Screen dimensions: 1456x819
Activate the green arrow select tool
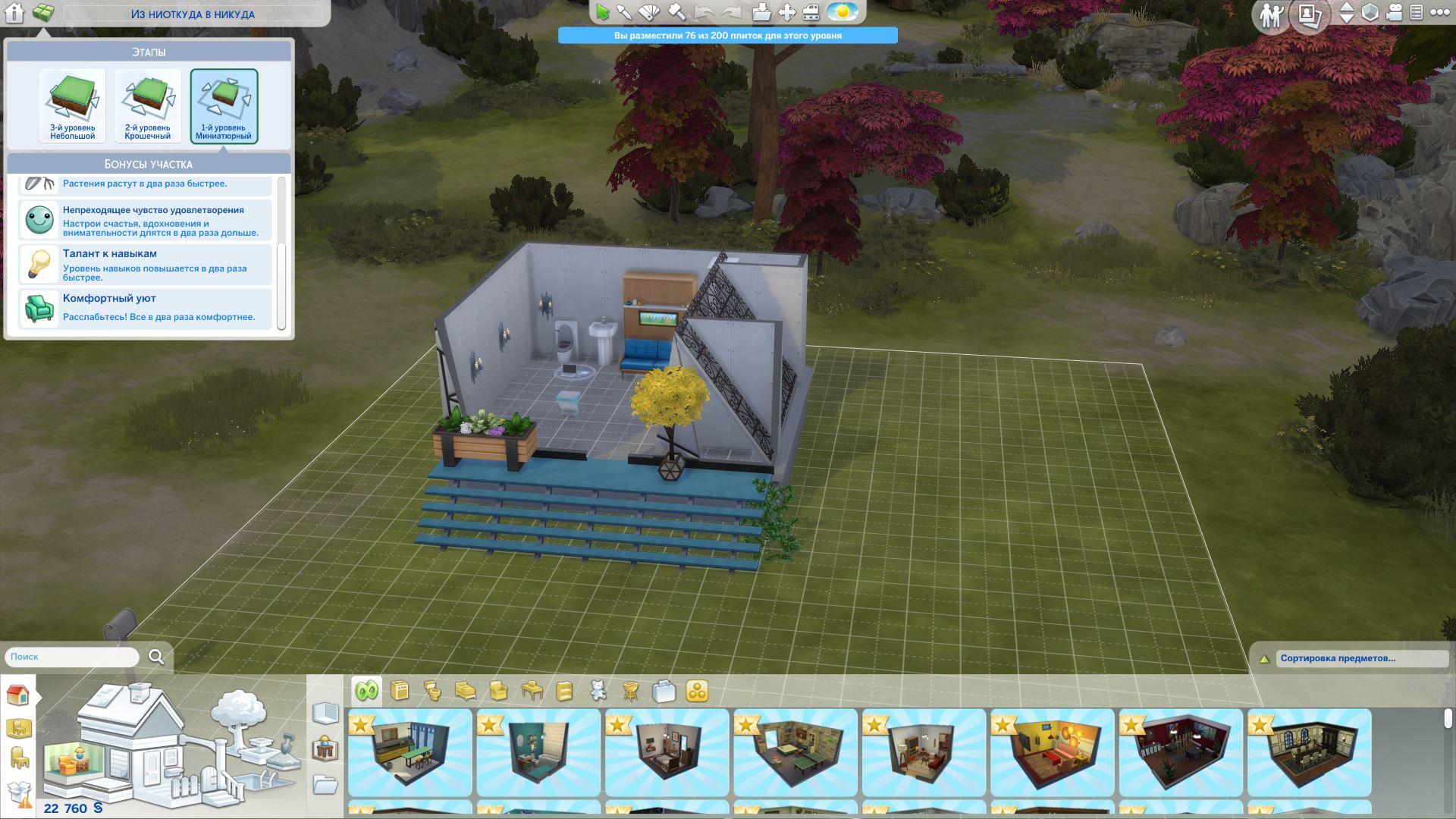603,12
